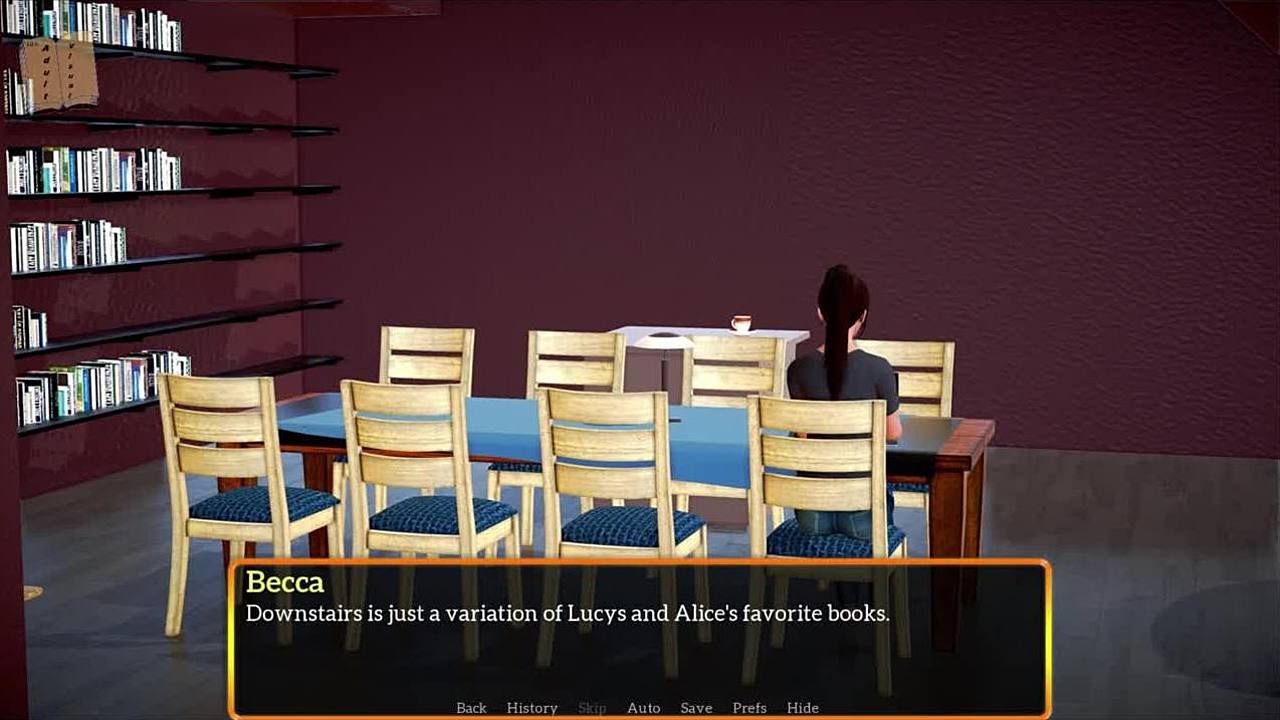Image resolution: width=1280 pixels, height=720 pixels.
Task: Open the Save menu
Action: click(696, 708)
